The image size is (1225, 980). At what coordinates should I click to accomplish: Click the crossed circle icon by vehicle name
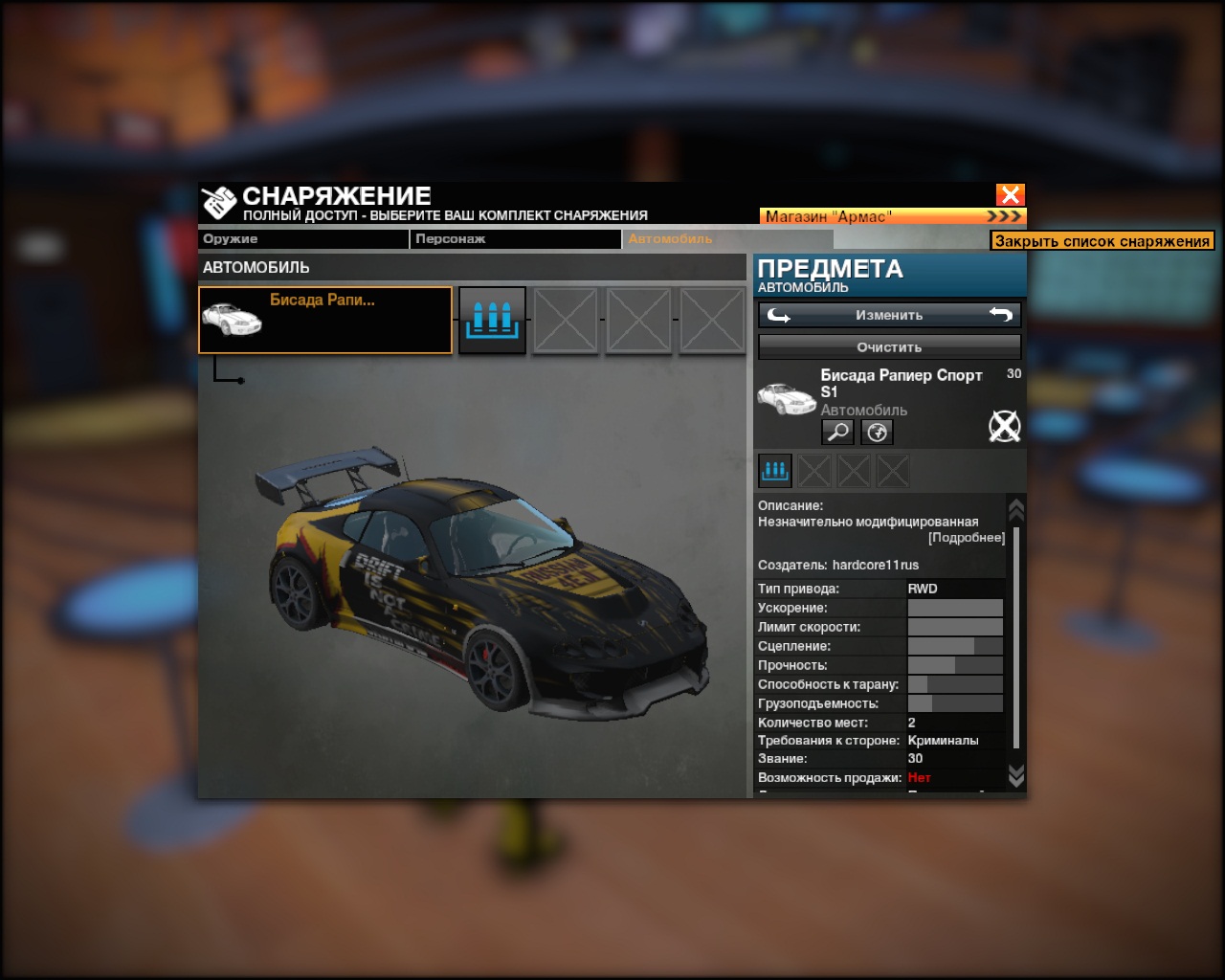pos(1004,426)
